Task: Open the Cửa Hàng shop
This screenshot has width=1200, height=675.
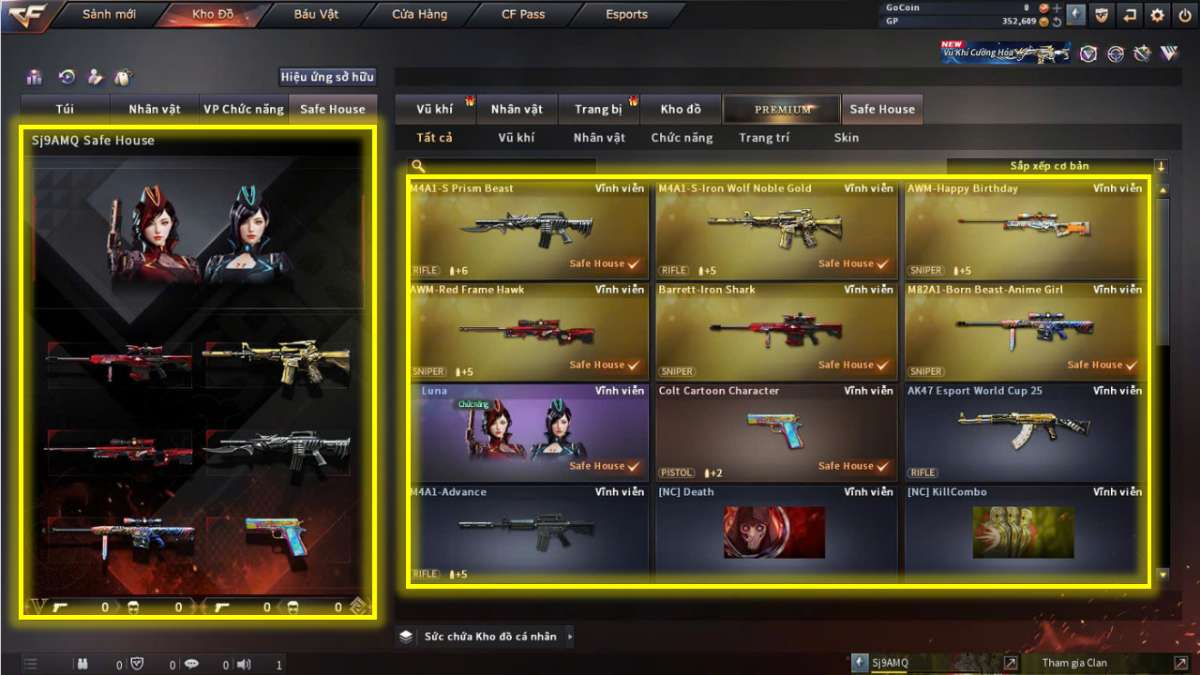Action: (419, 15)
